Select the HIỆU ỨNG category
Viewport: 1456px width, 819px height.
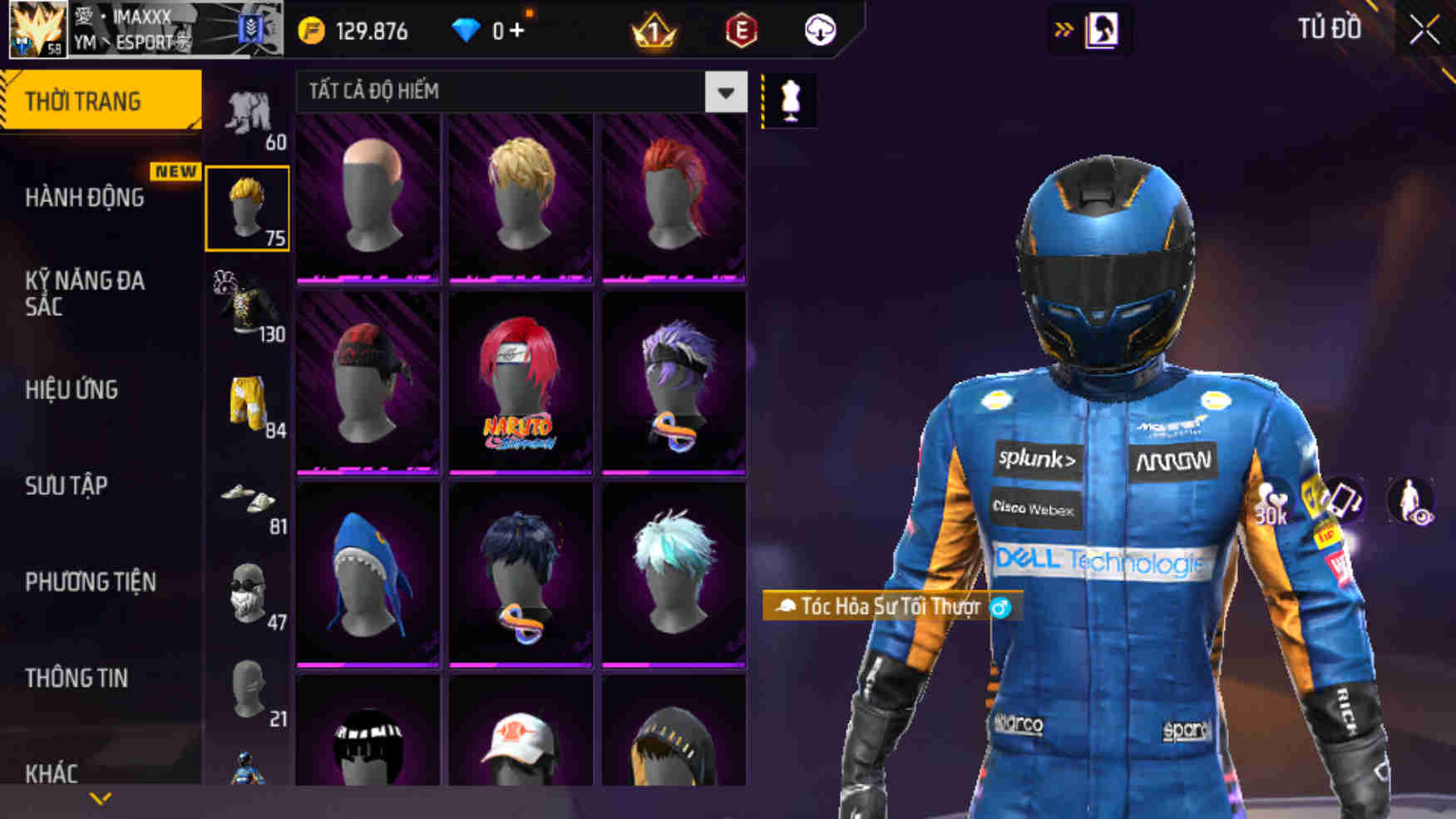tap(72, 390)
